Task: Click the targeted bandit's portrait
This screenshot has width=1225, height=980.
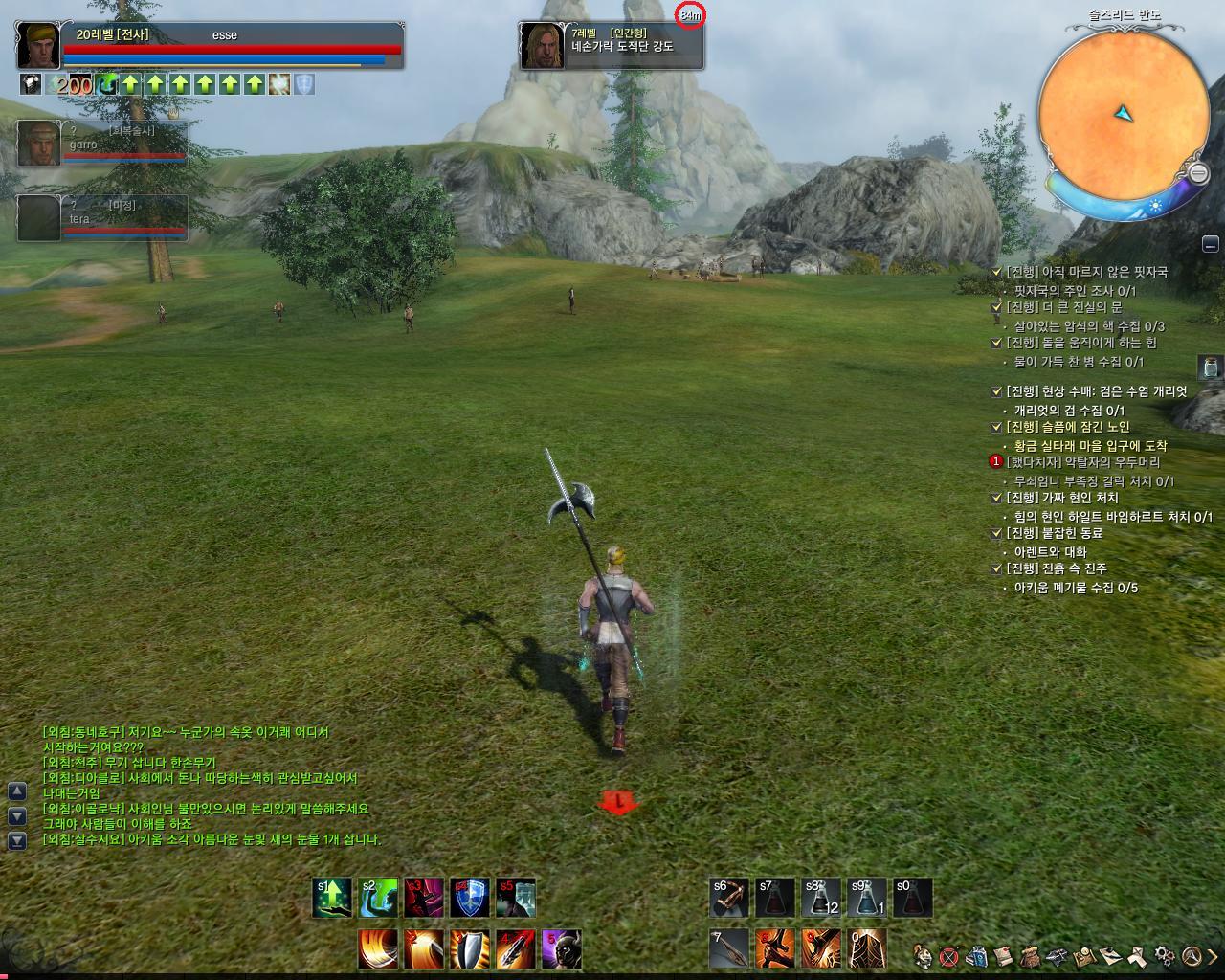Action: pos(541,46)
